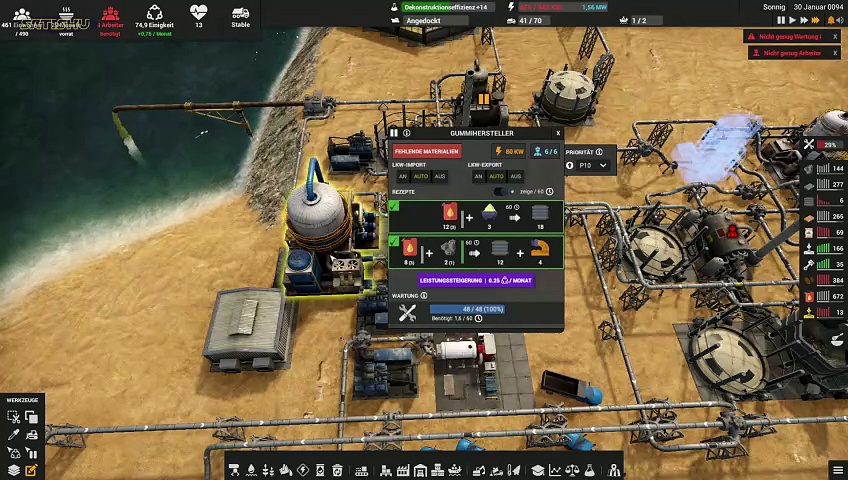Set LKW-Export to AUTO
This screenshot has height=480, width=848.
tap(496, 176)
